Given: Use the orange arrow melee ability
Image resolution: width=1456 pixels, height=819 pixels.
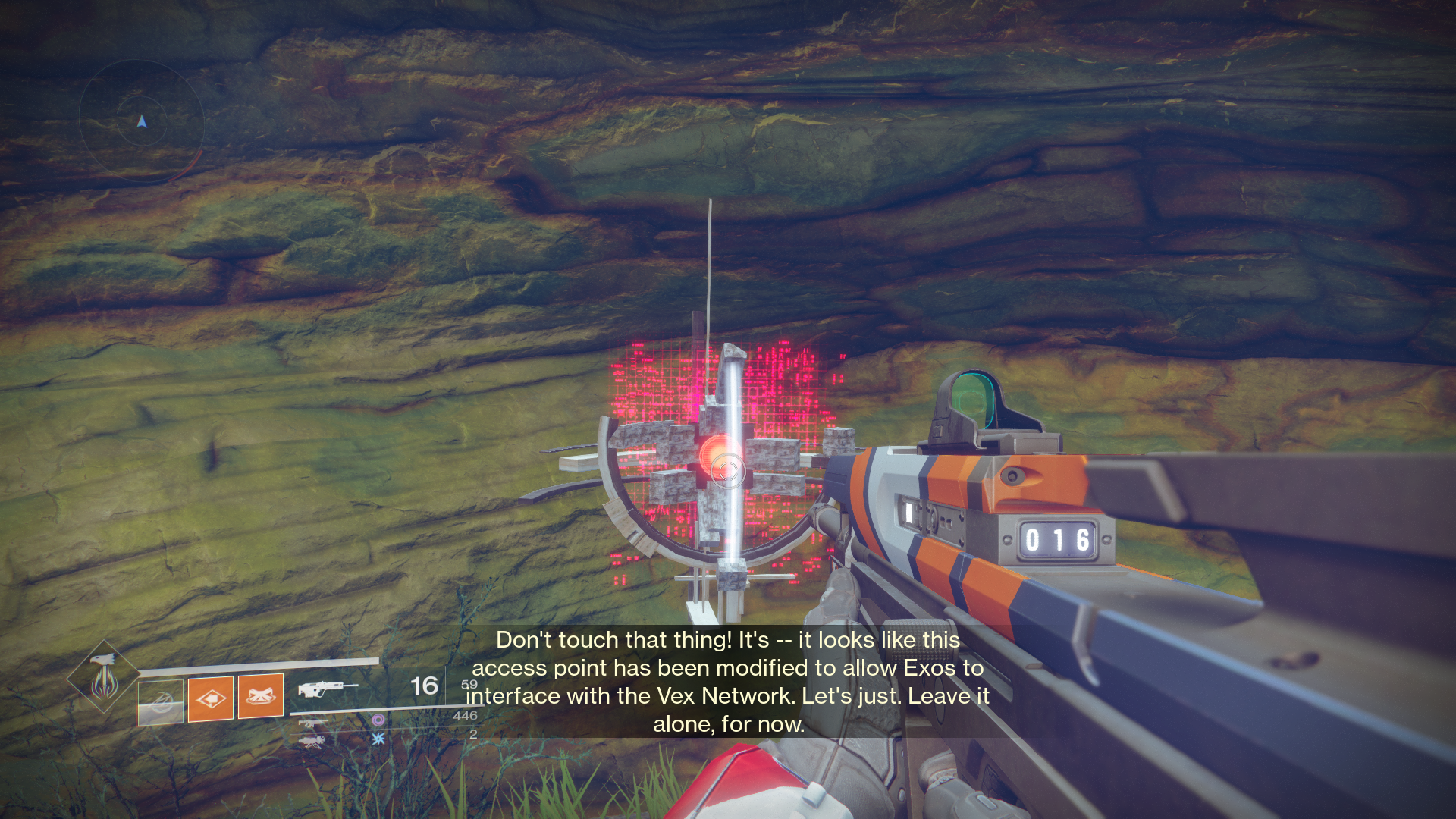Looking at the screenshot, I should point(211,698).
